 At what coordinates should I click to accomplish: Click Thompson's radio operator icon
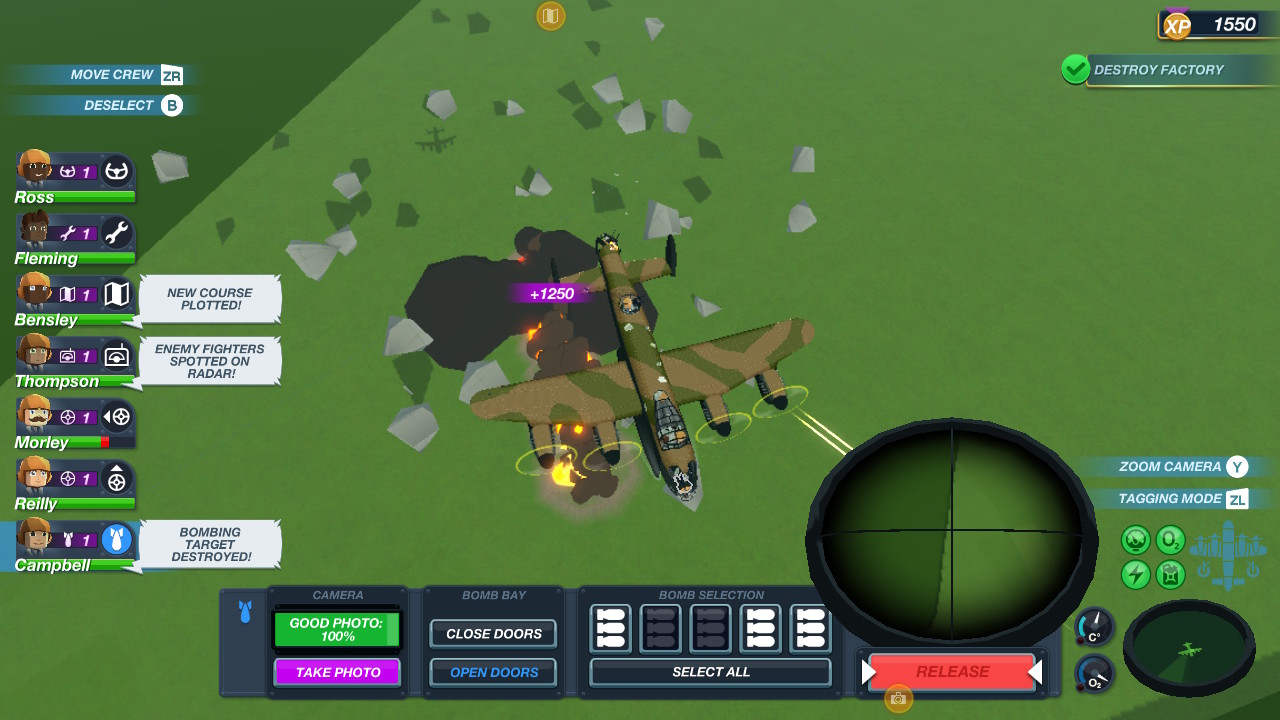115,358
